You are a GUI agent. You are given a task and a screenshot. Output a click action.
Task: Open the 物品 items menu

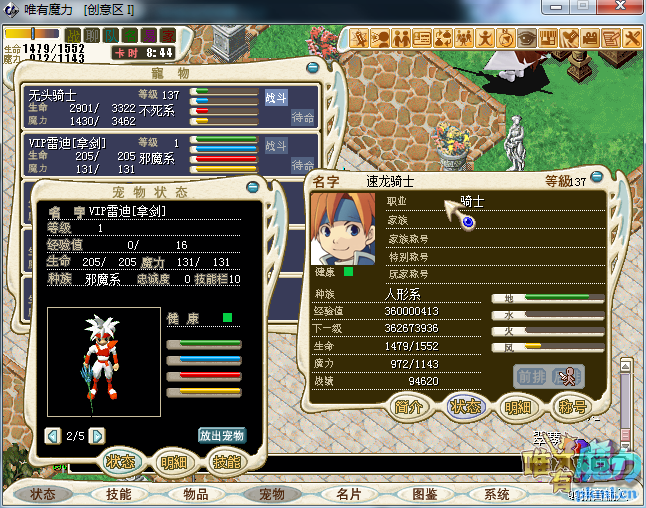196,494
